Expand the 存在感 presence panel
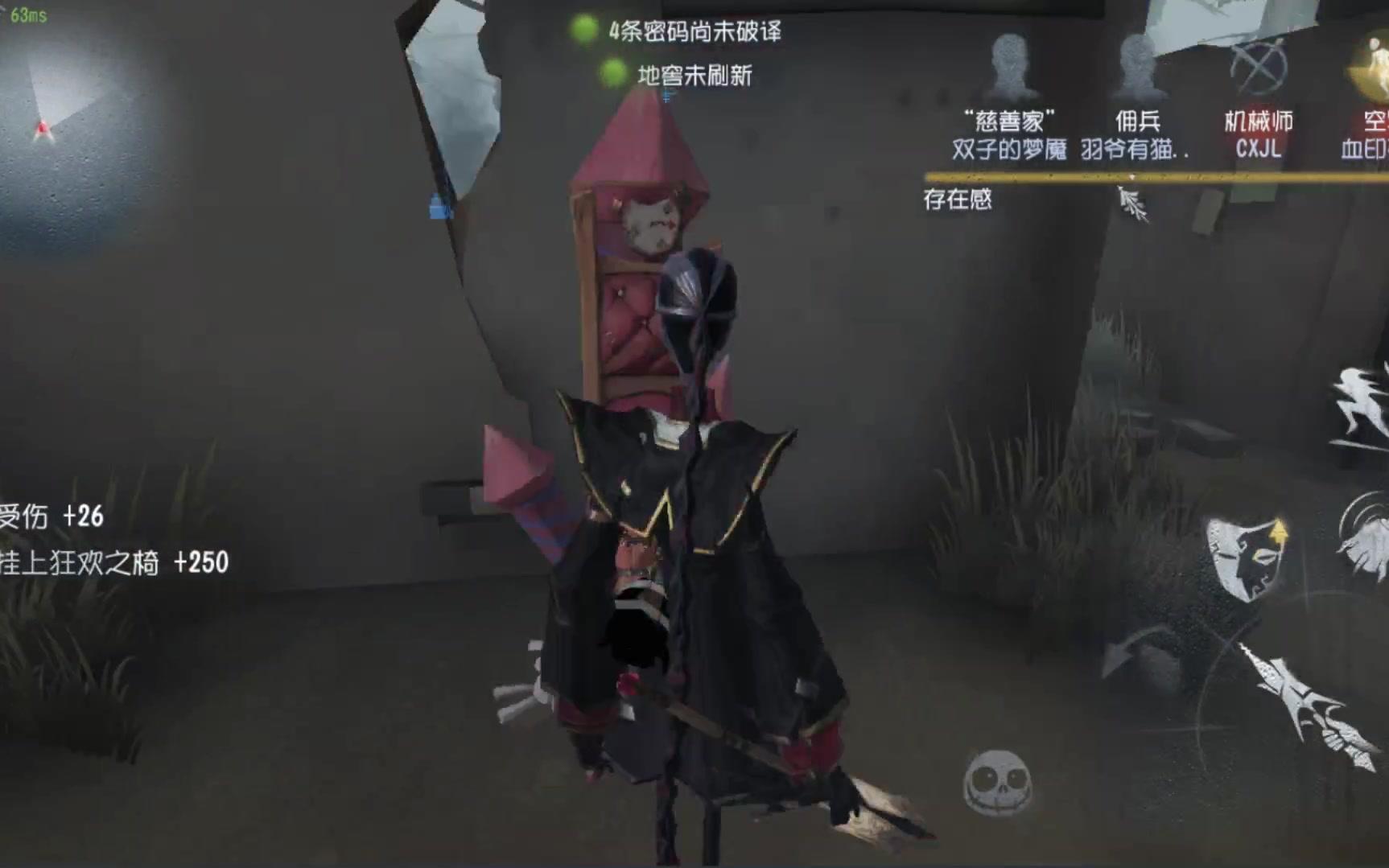The height and width of the screenshot is (868, 1389). point(958,200)
